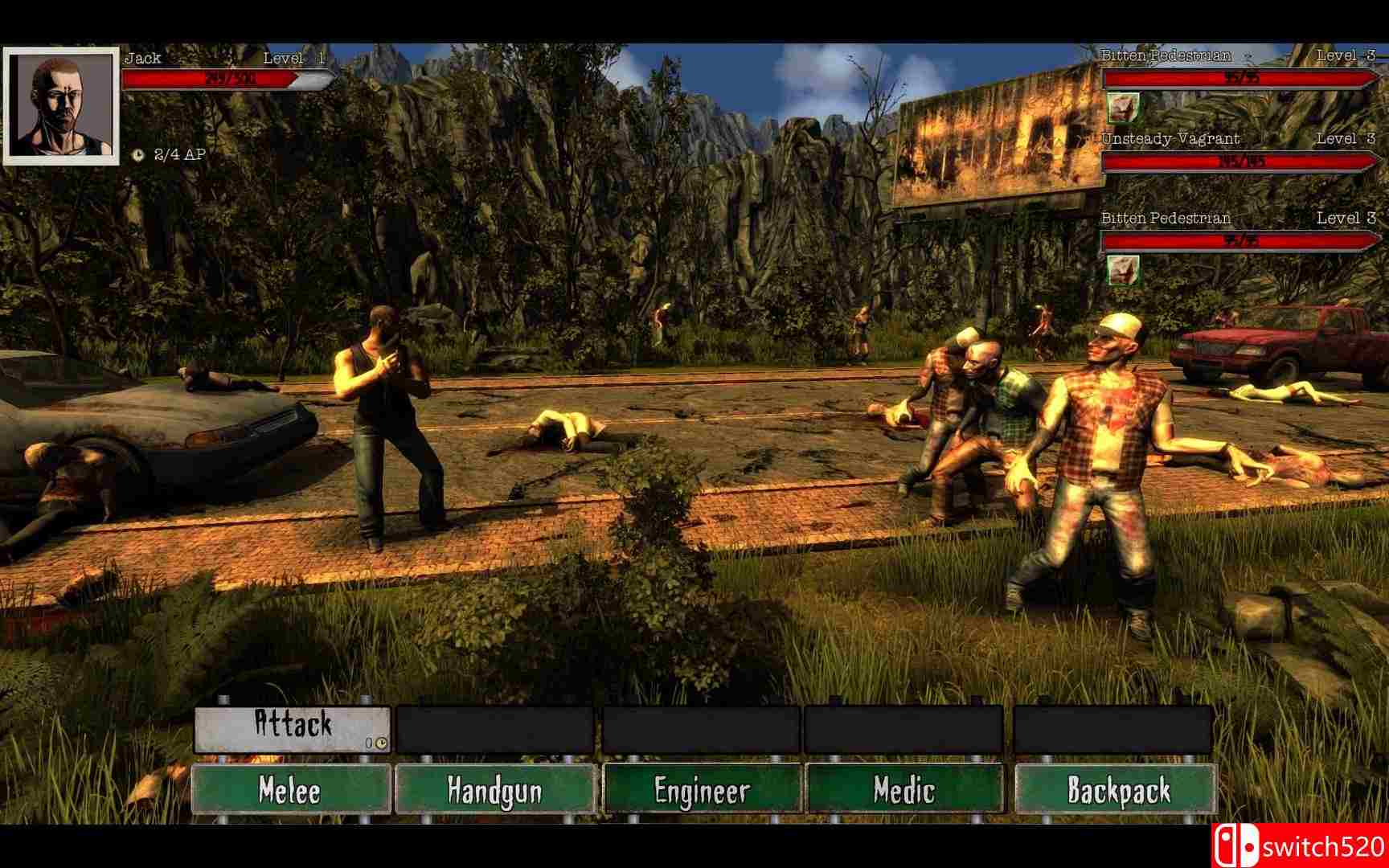The width and height of the screenshot is (1389, 868).
Task: Click the small clock icon on the Attack slot
Action: 382,744
